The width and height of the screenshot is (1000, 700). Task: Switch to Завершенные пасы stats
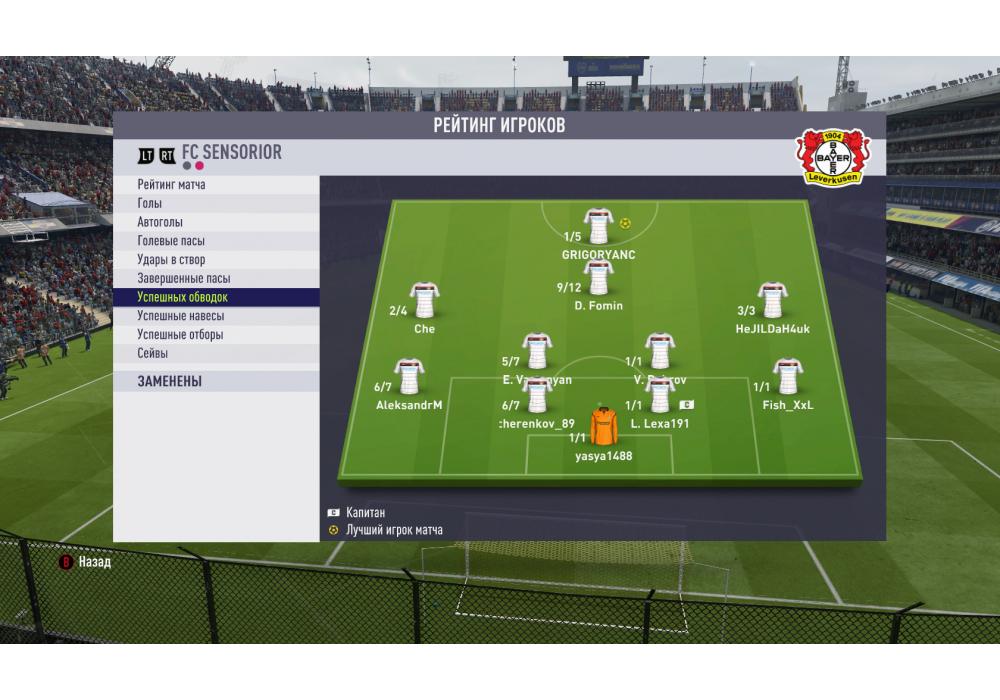216,279
